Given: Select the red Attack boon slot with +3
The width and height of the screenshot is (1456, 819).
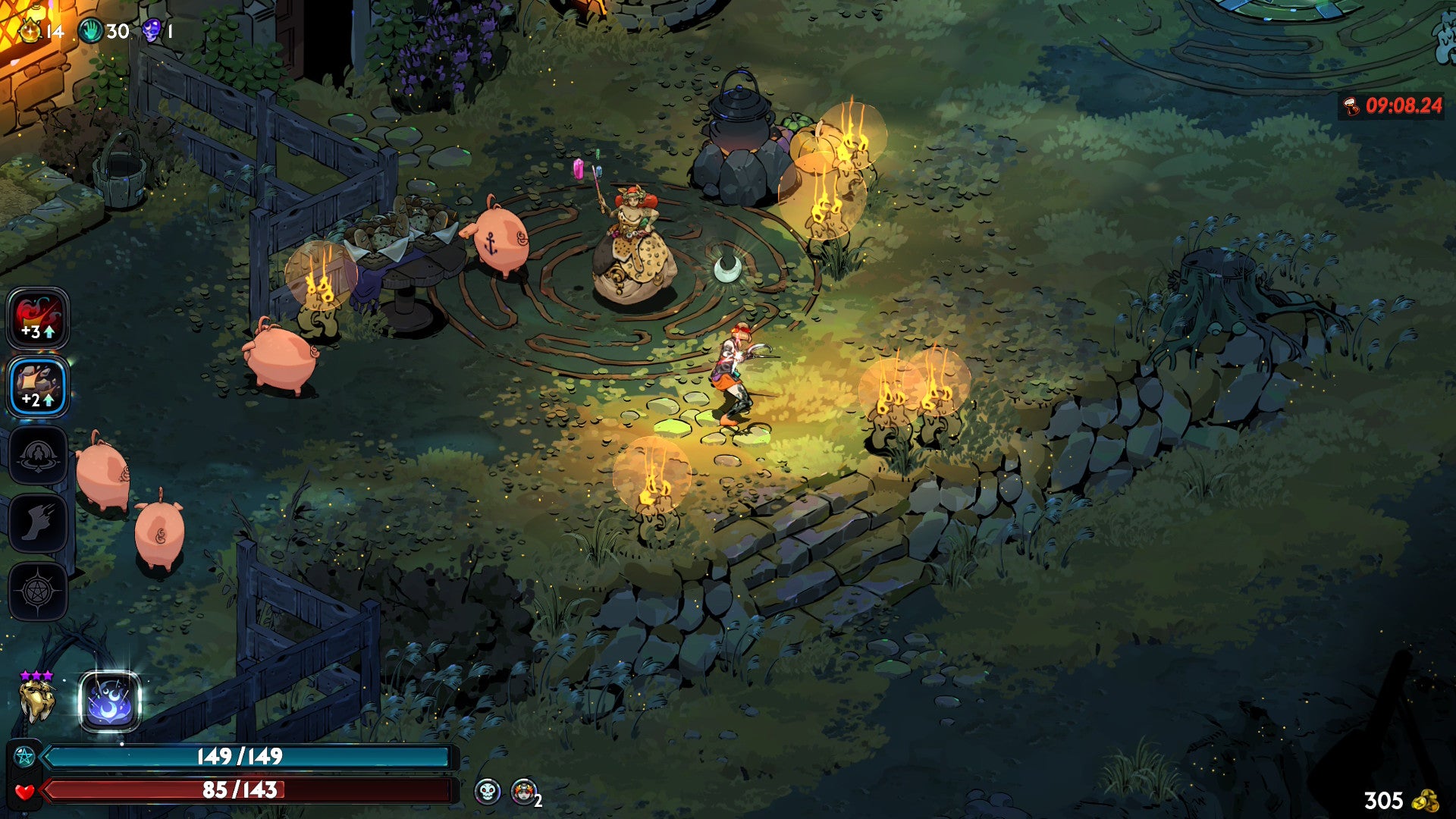Looking at the screenshot, I should coord(38,318).
